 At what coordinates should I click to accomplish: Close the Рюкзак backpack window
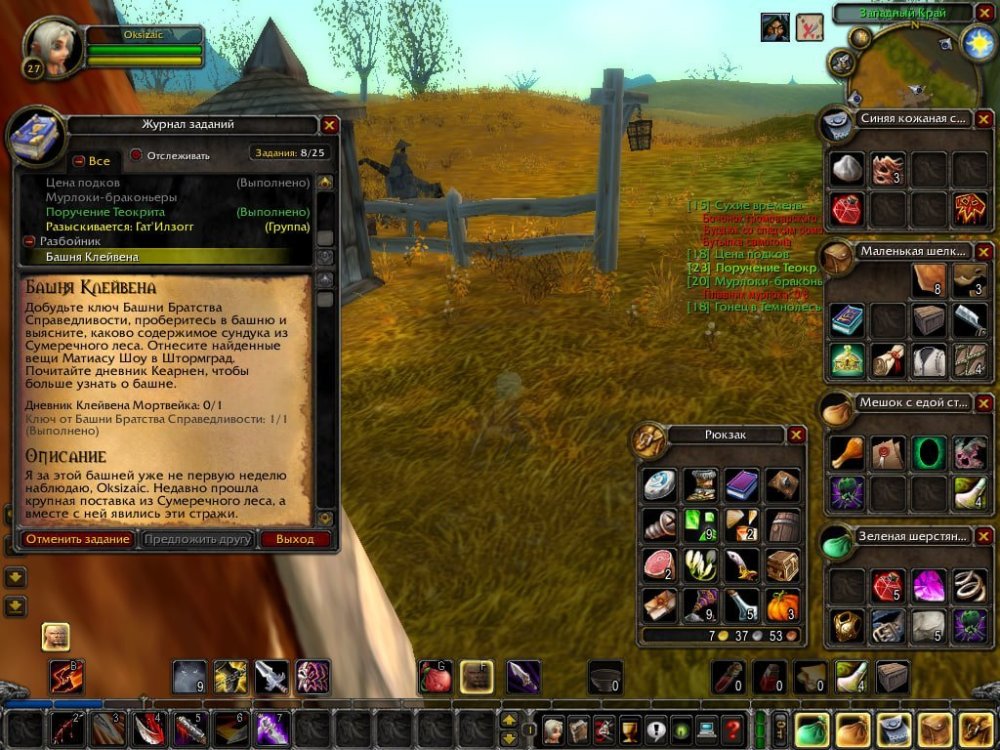pyautogui.click(x=796, y=435)
